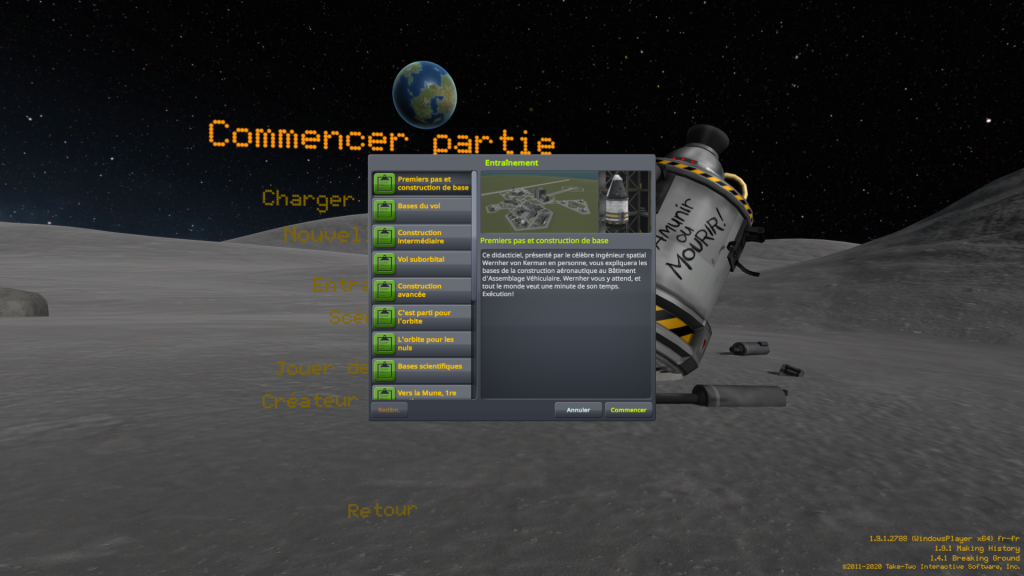The width and height of the screenshot is (1024, 576).
Task: Open the Construction intermédiaire tutorial entry
Action: (423, 237)
